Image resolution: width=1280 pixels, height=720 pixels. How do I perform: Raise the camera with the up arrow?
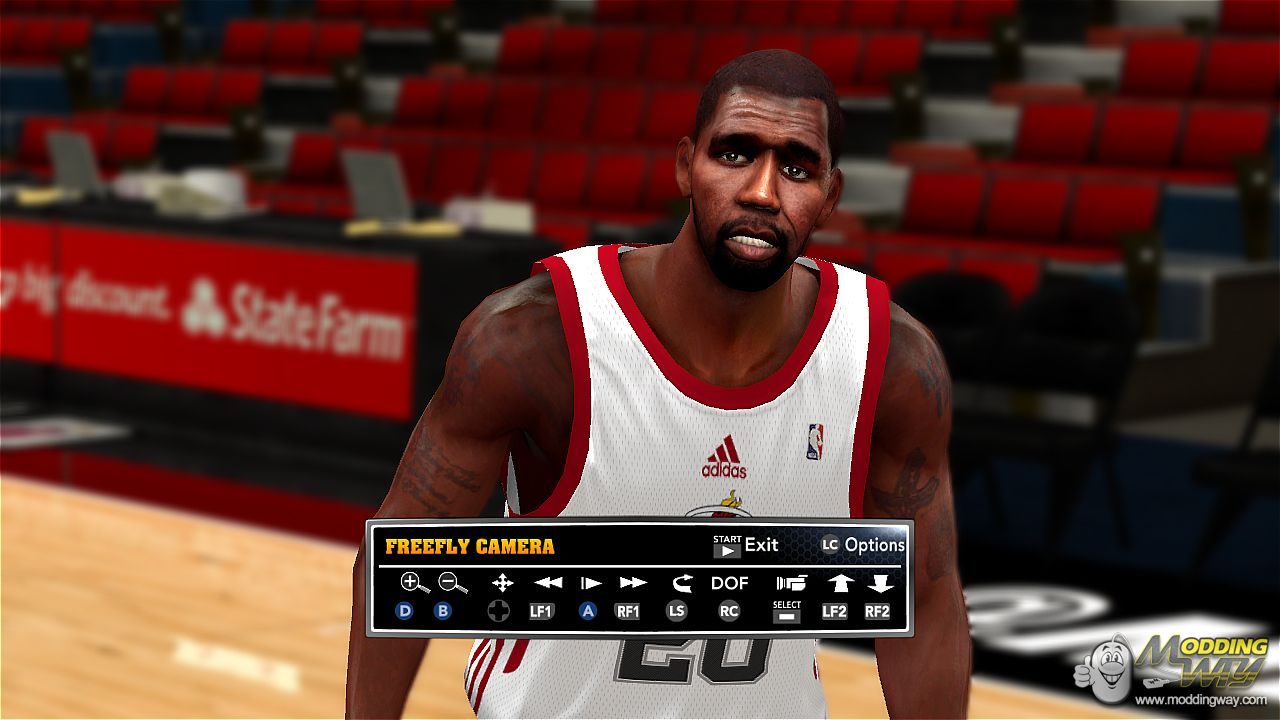[x=837, y=582]
